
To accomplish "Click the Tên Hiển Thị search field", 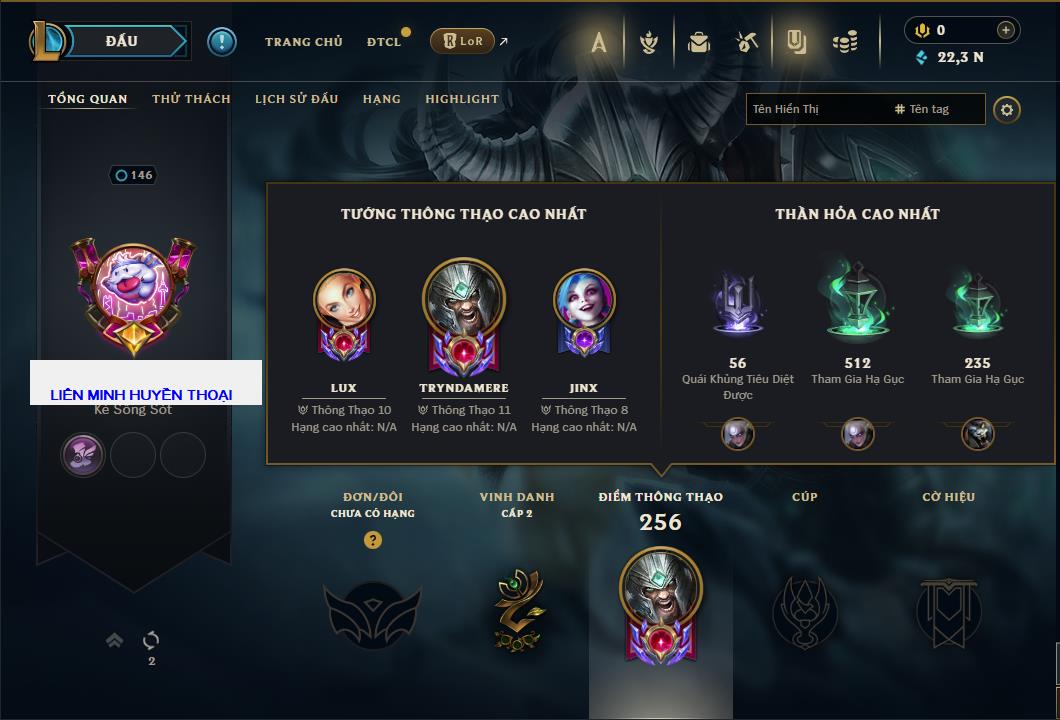I will 815,109.
